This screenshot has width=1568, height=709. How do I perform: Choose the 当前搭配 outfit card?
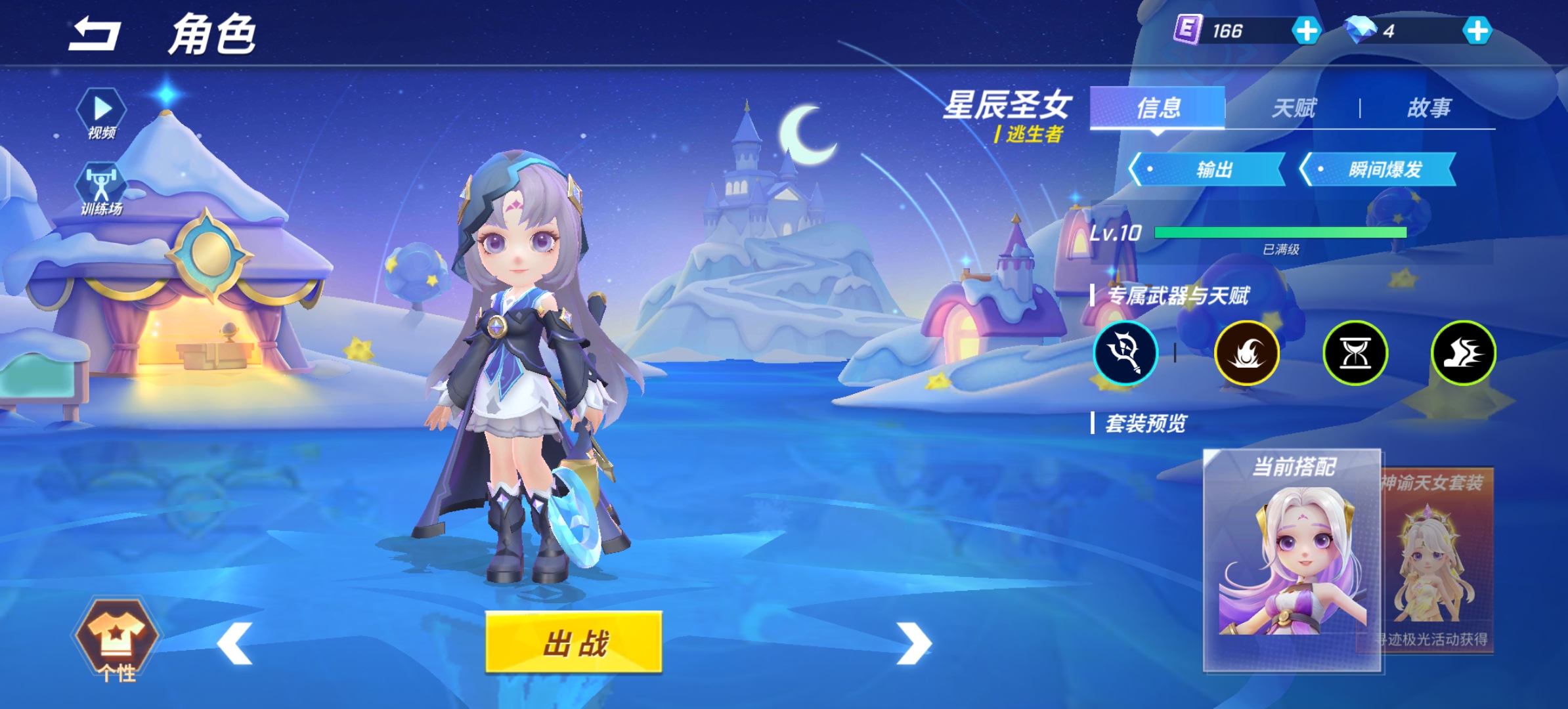click(1292, 559)
